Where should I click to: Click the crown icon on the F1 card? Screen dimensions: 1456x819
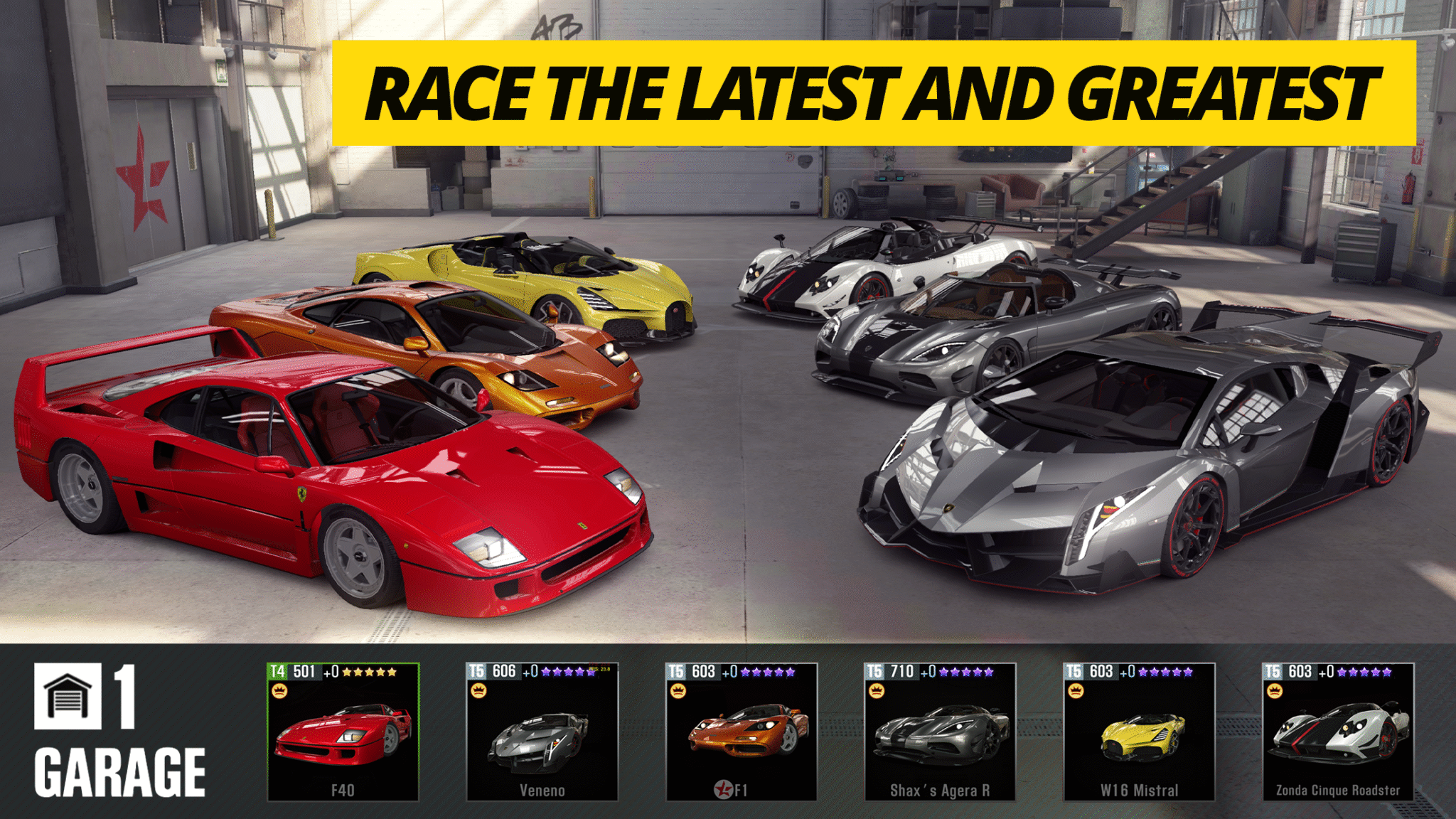click(678, 690)
